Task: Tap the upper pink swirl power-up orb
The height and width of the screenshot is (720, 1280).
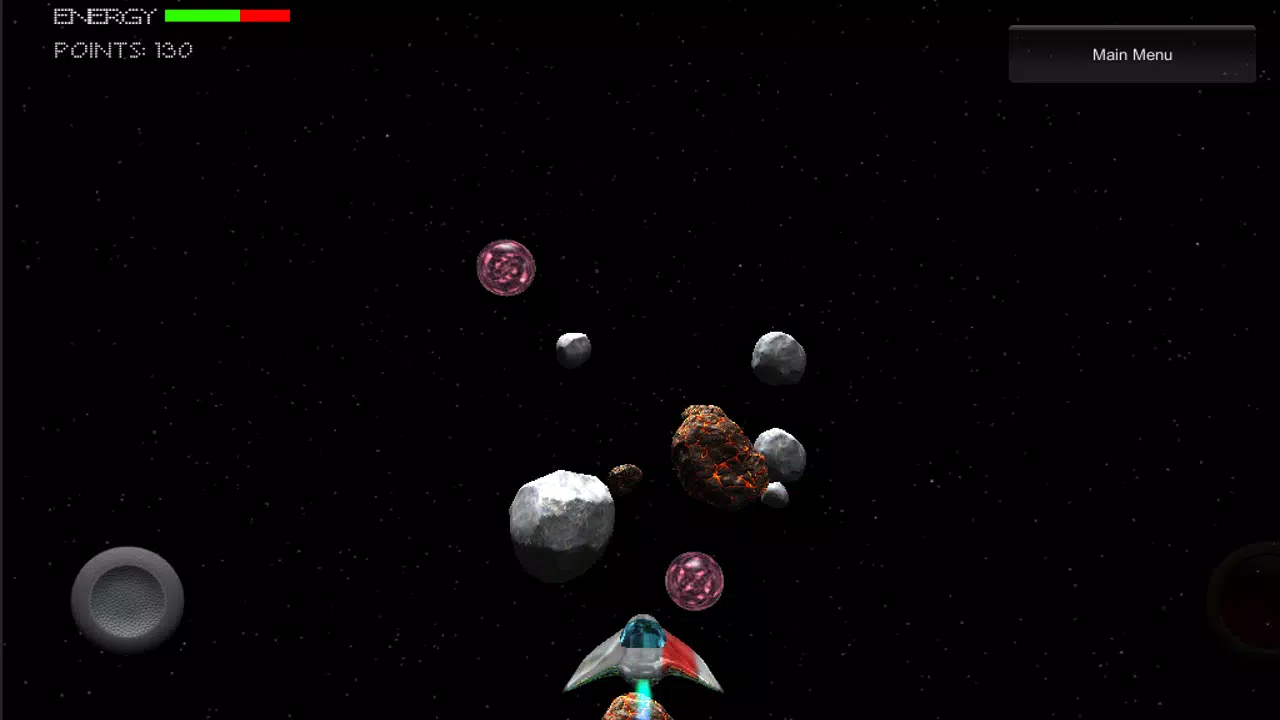Action: 505,268
